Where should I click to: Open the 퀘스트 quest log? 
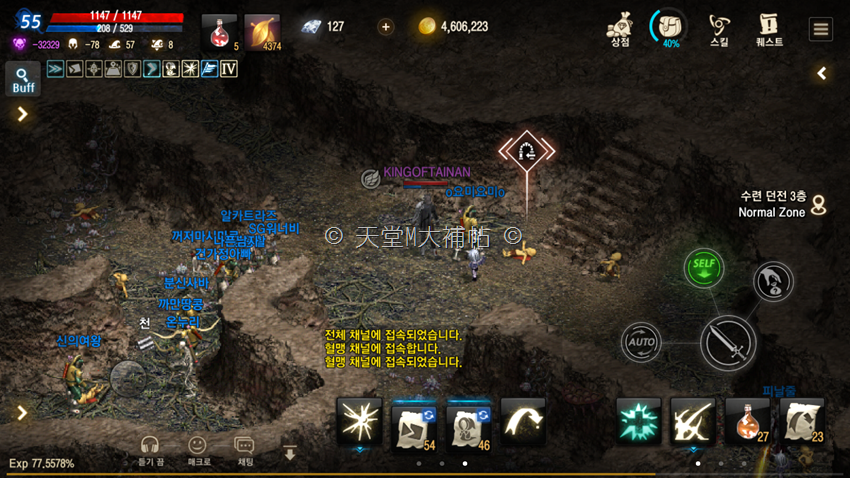769,28
